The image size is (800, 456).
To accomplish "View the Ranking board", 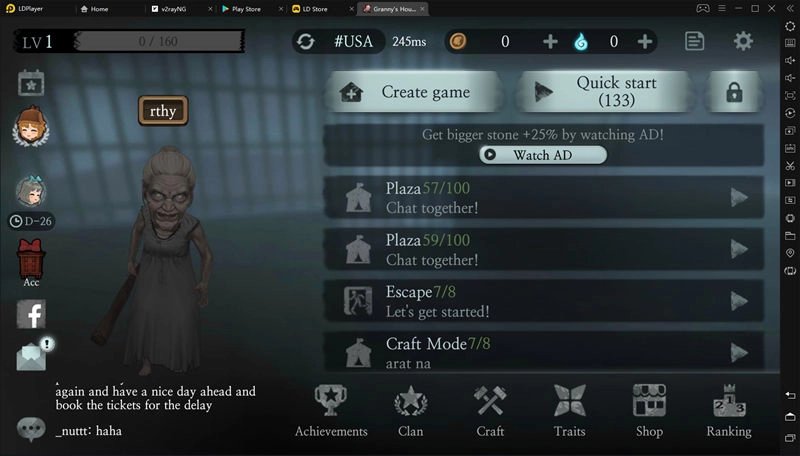I will click(729, 411).
